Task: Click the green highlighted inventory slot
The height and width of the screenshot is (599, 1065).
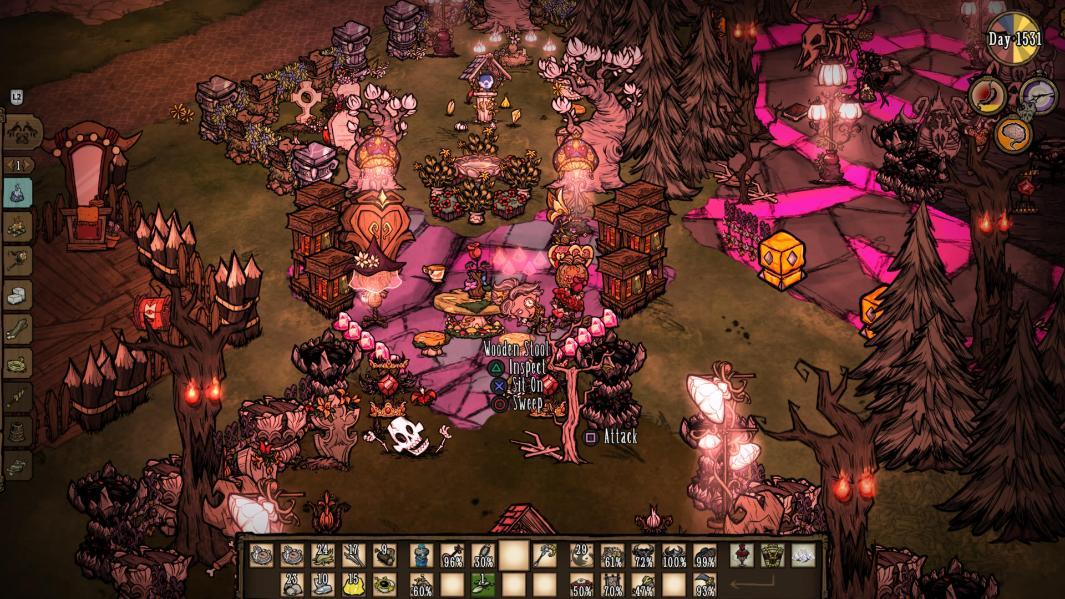Action: point(483,584)
